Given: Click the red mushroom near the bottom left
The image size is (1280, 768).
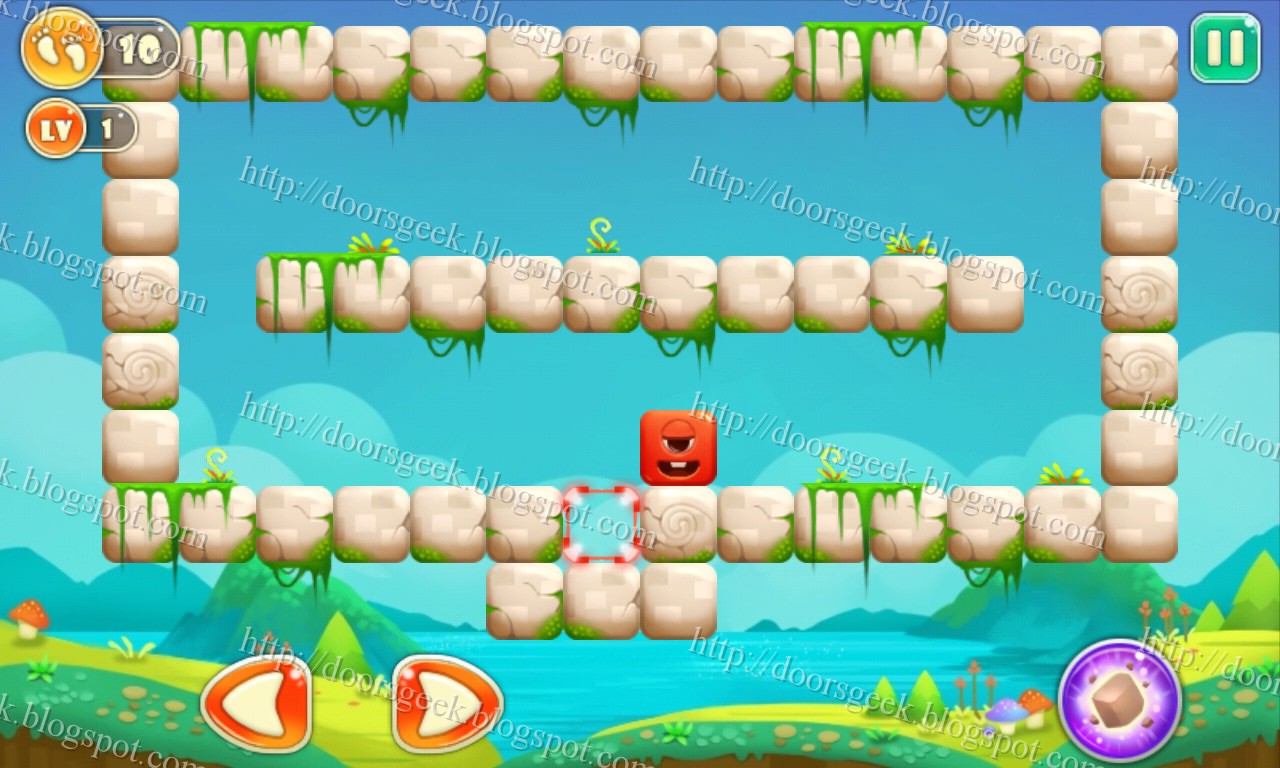Looking at the screenshot, I should [x=30, y=615].
